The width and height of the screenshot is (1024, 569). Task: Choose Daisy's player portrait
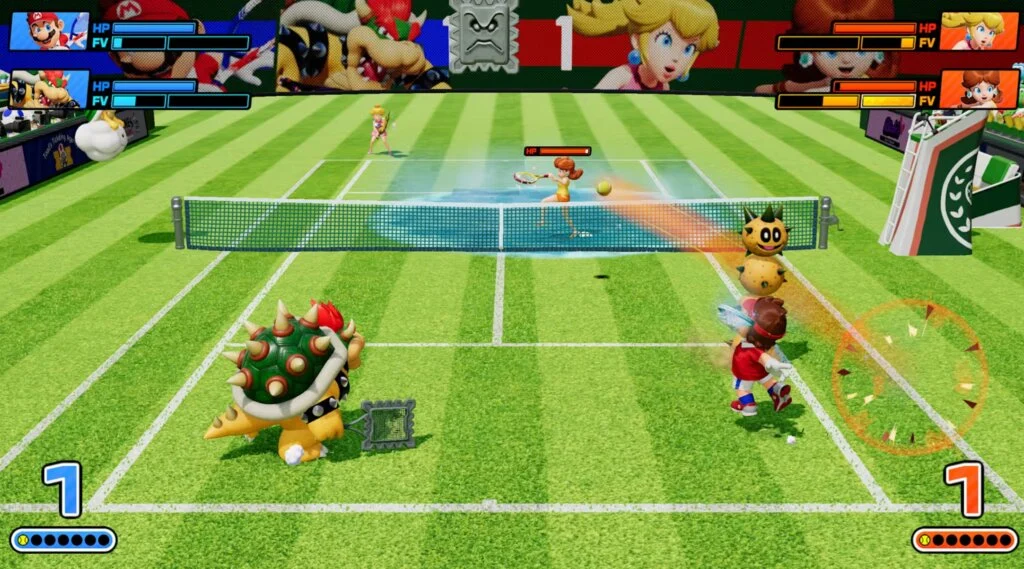pyautogui.click(x=978, y=89)
